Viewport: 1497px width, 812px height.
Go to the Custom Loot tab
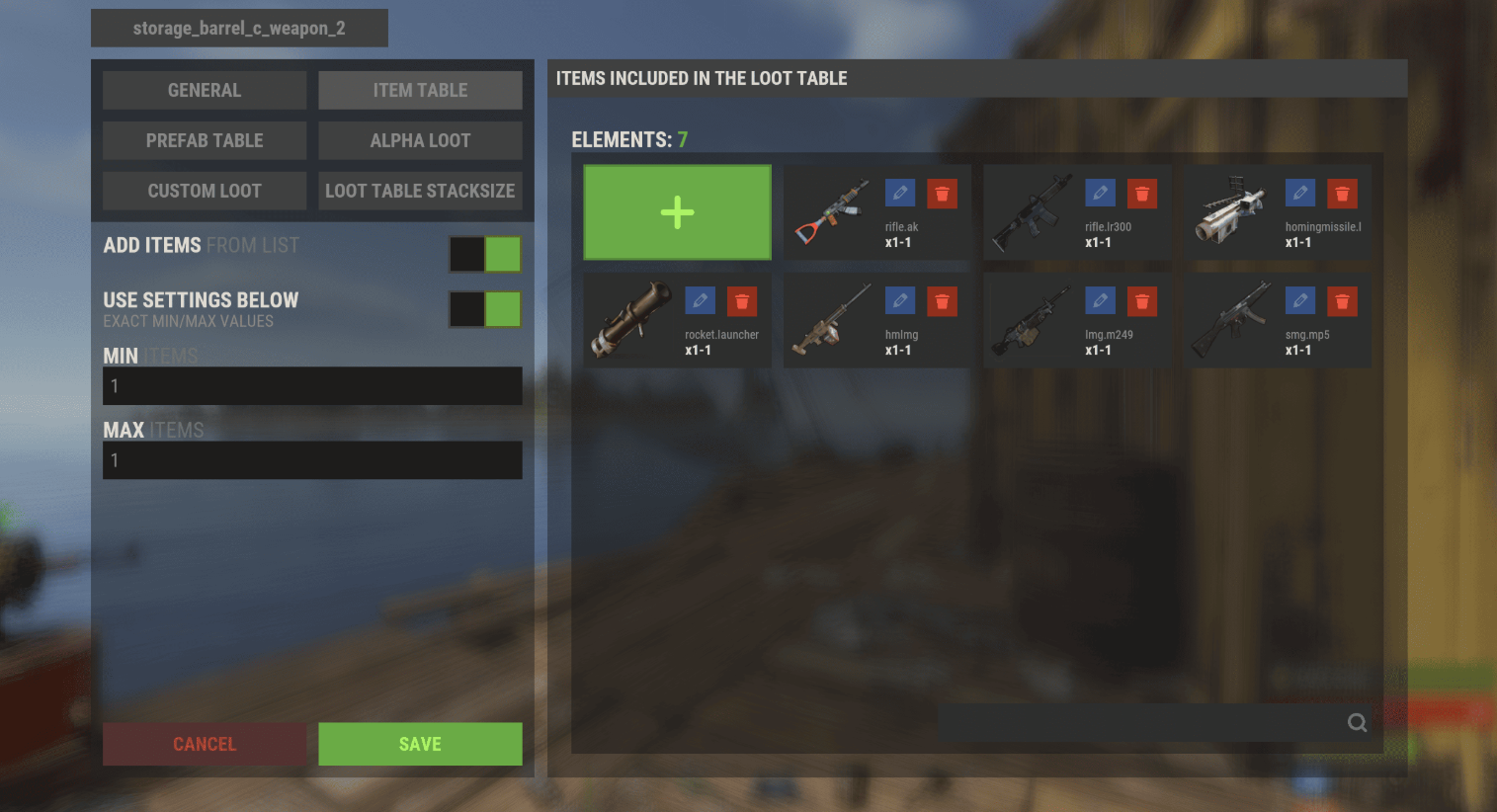pyautogui.click(x=205, y=191)
